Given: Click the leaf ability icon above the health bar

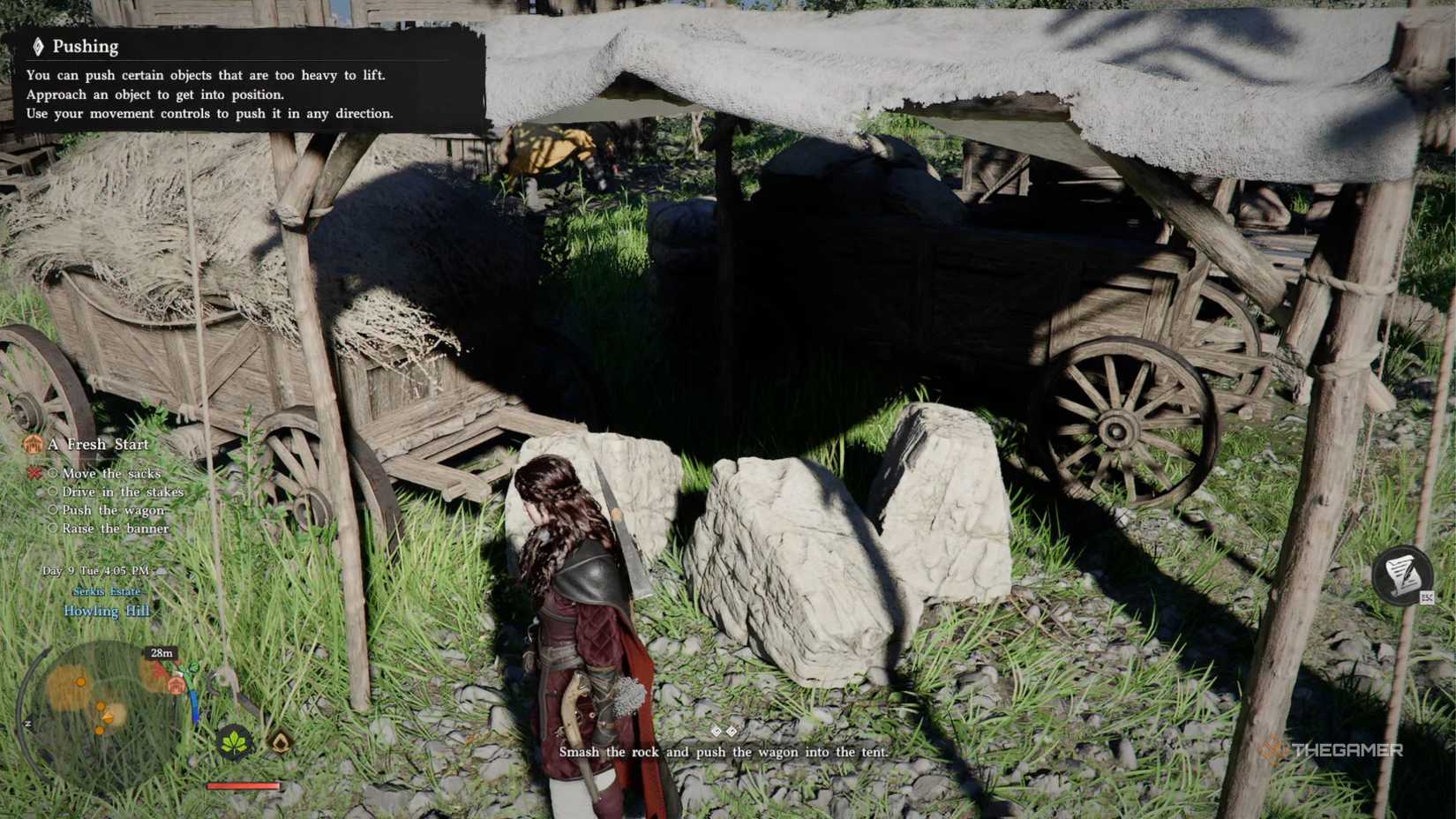Looking at the screenshot, I should pos(235,743).
